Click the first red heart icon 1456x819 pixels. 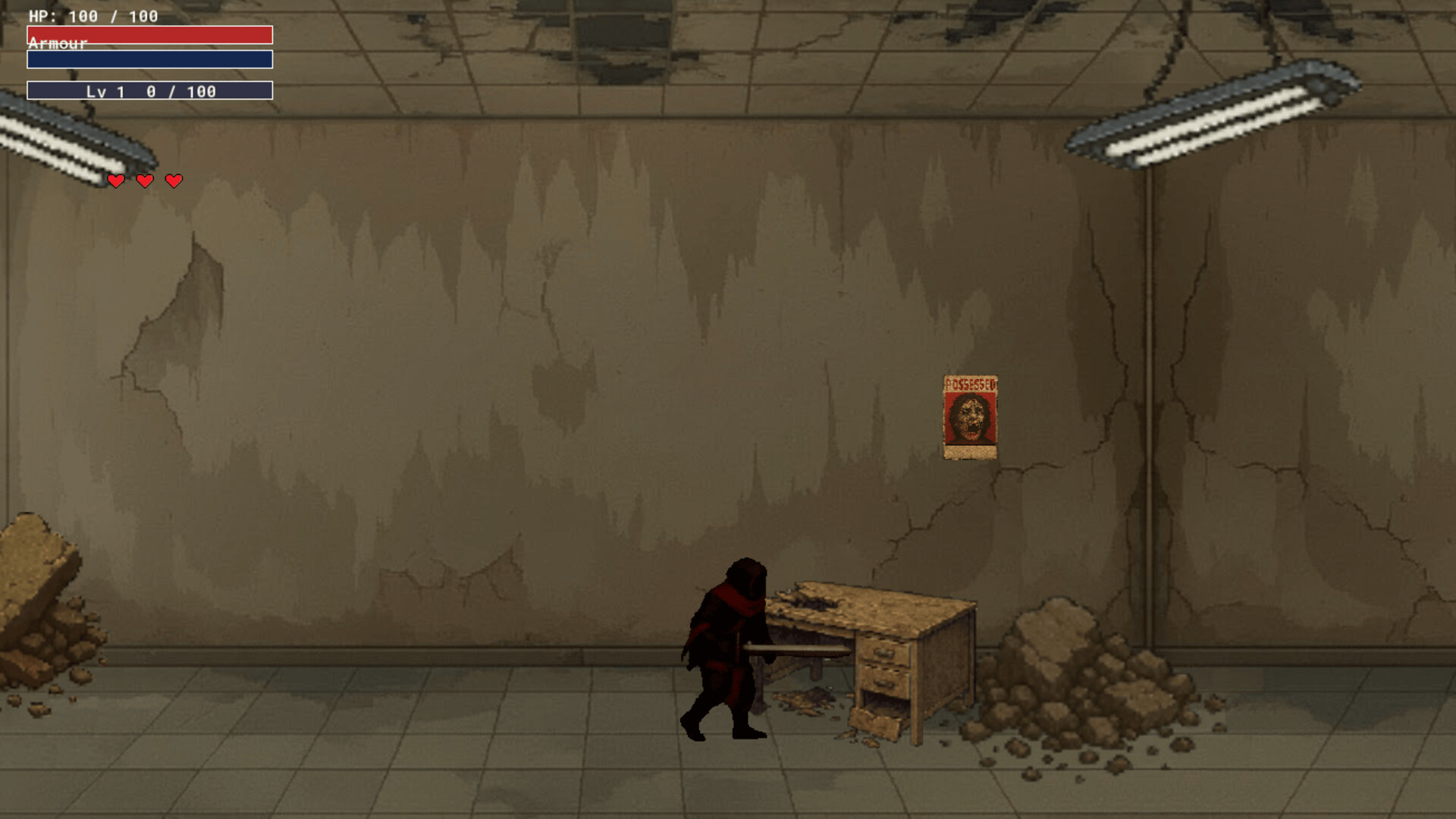[x=116, y=180]
